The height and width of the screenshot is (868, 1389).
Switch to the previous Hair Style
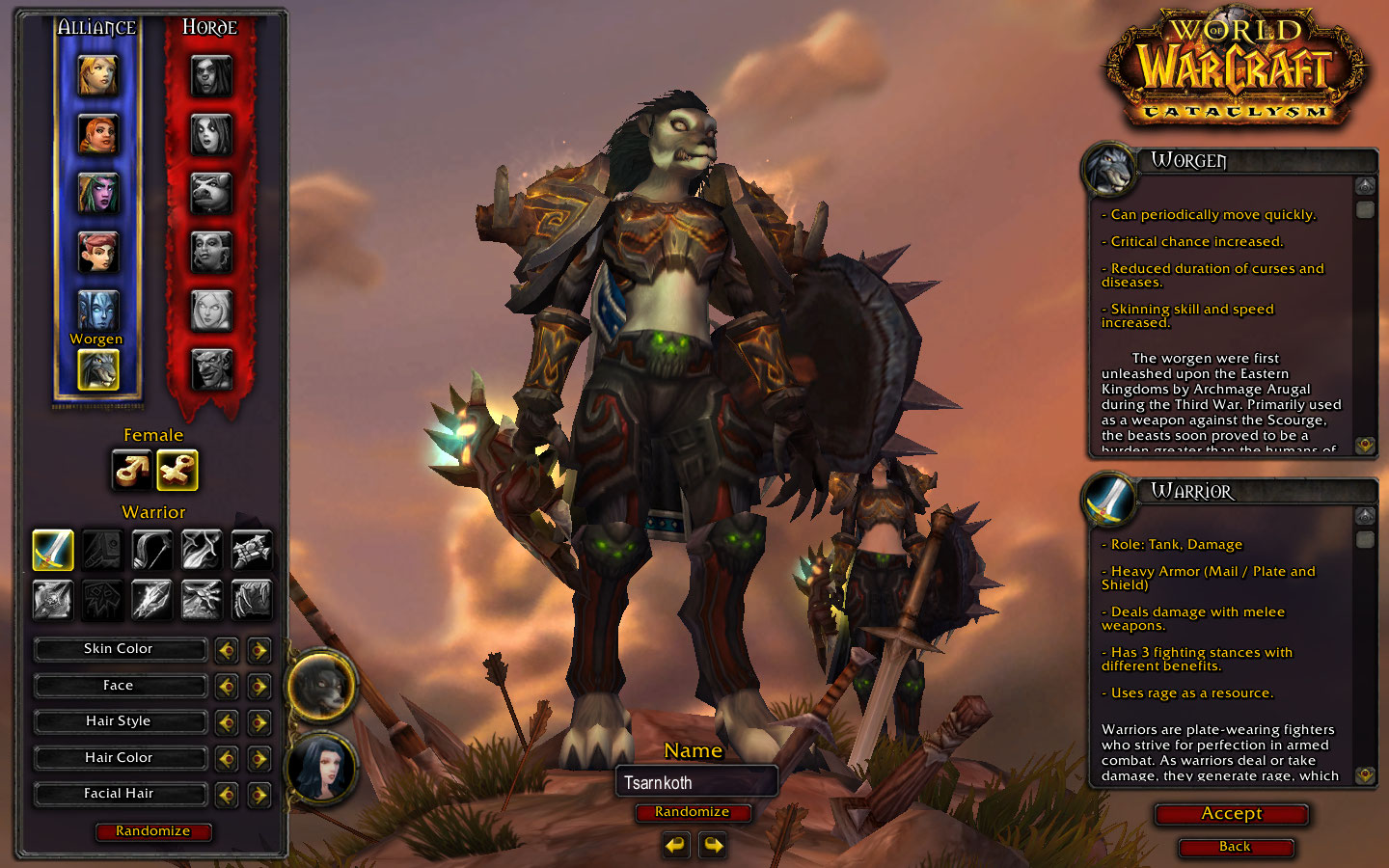pos(226,722)
